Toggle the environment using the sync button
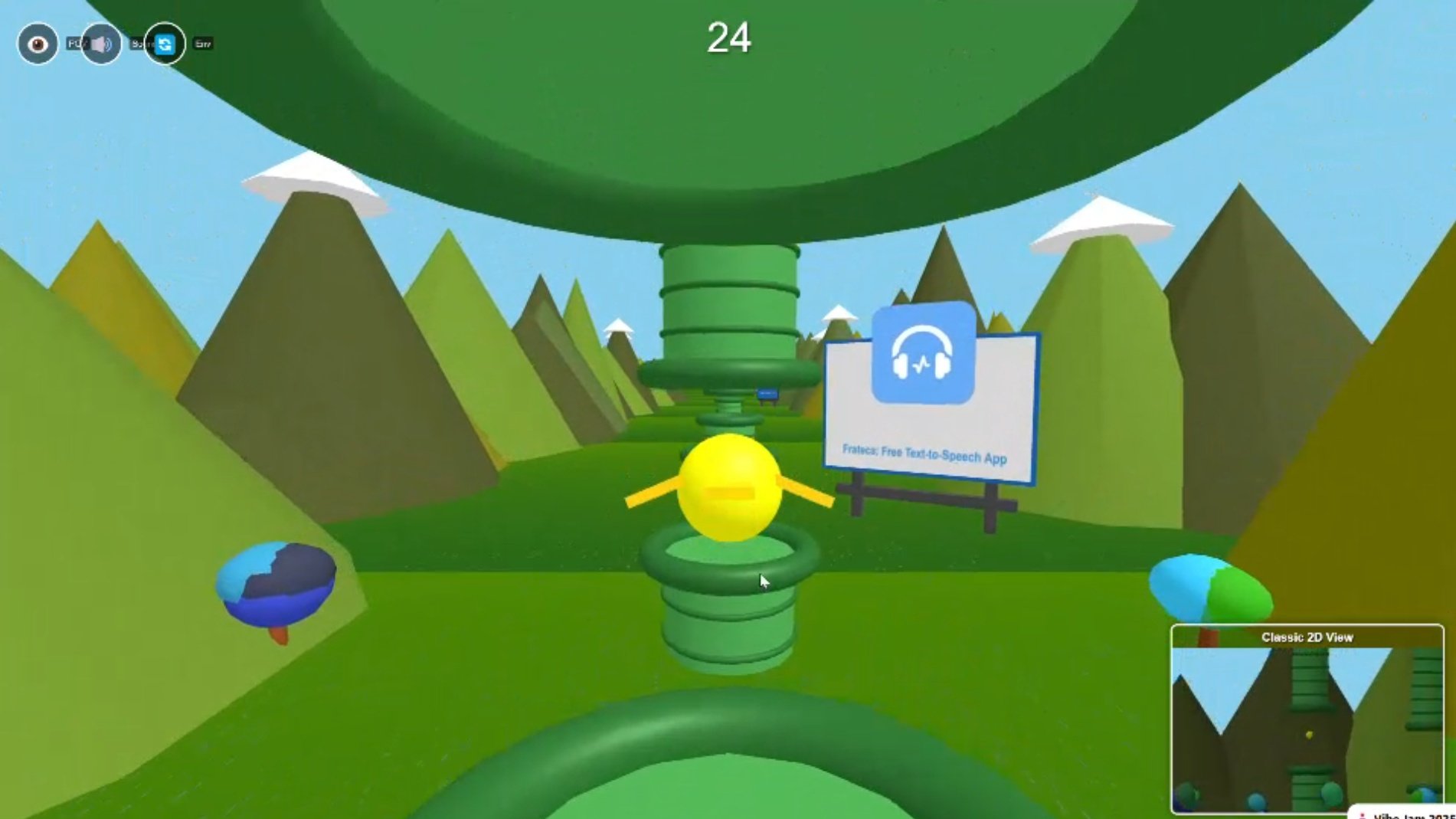 tap(165, 44)
